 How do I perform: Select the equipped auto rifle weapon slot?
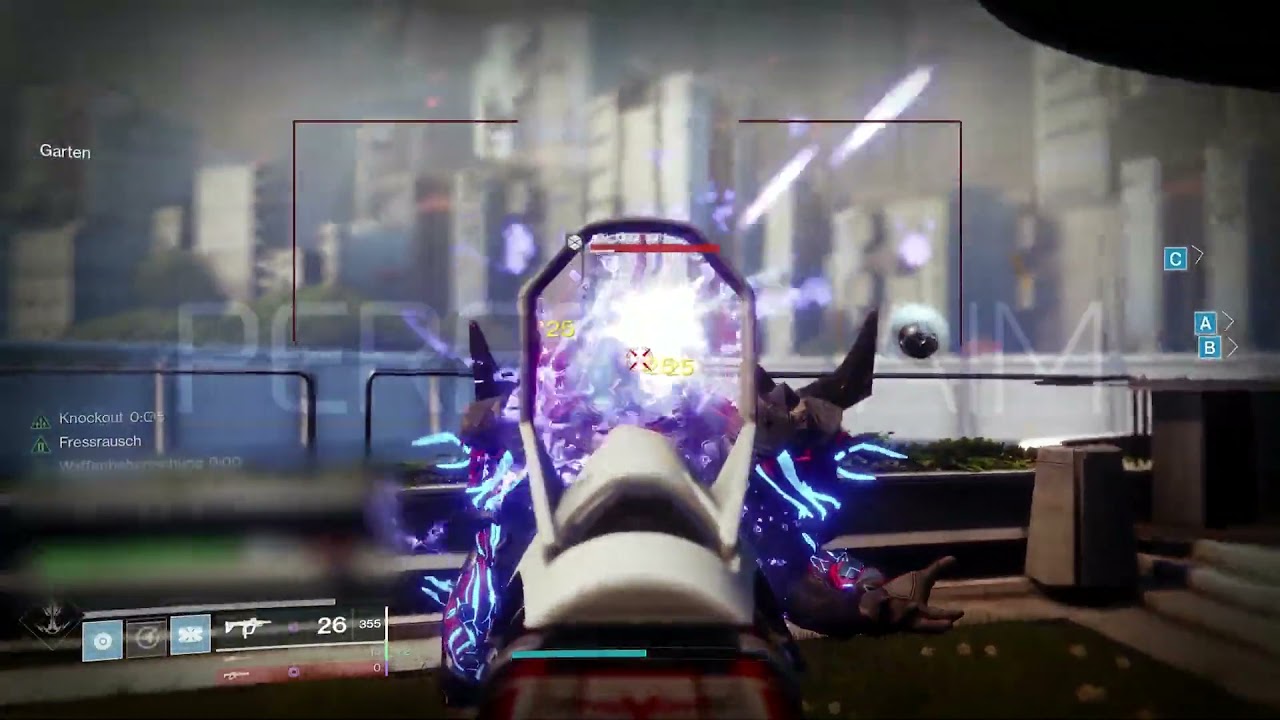[247, 627]
